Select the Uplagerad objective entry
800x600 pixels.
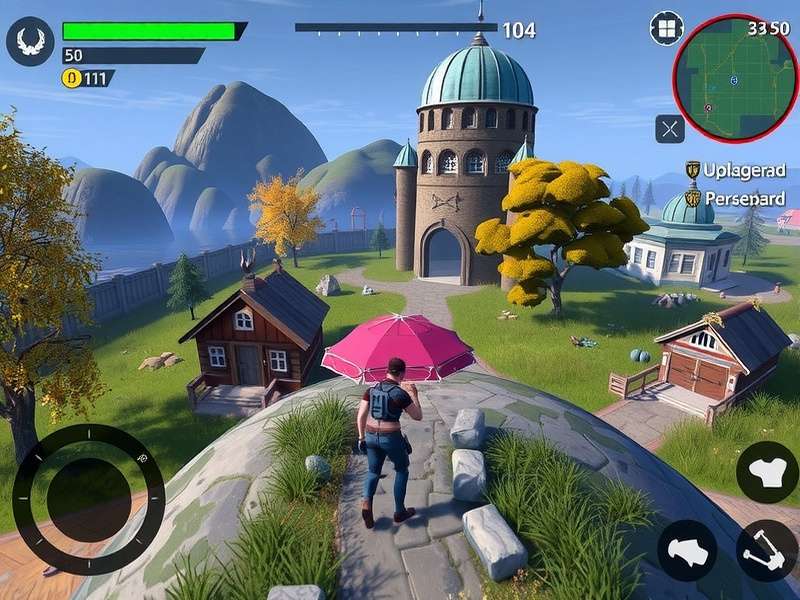pyautogui.click(x=736, y=170)
